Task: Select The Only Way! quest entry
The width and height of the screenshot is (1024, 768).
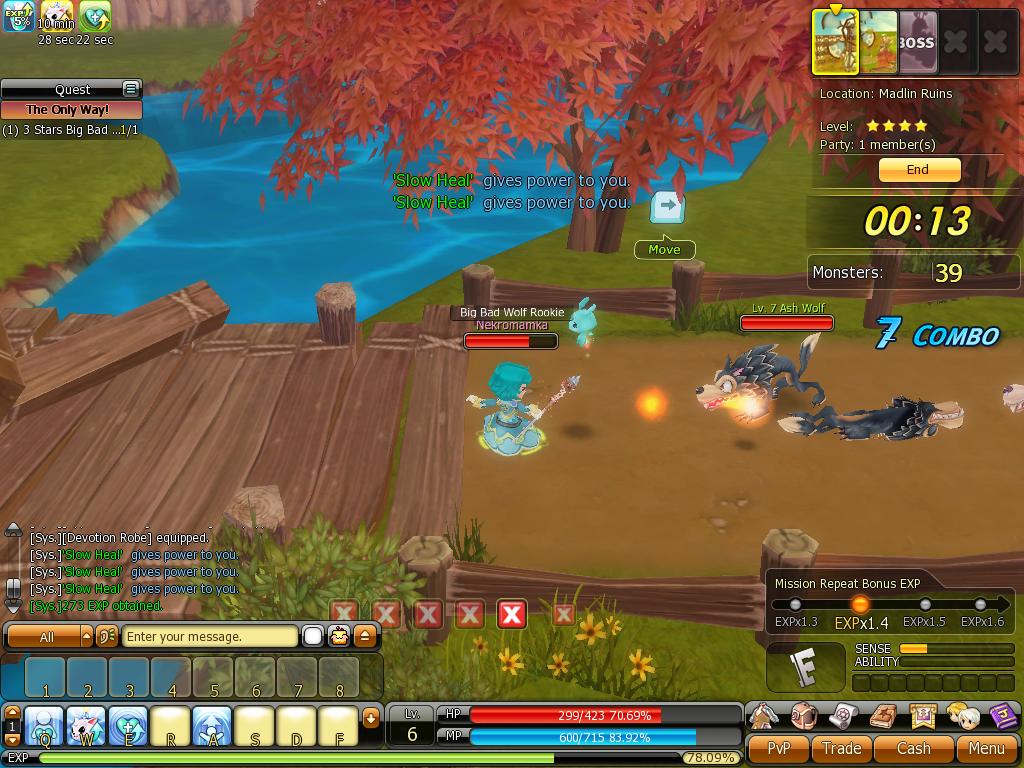Action: 69,110
